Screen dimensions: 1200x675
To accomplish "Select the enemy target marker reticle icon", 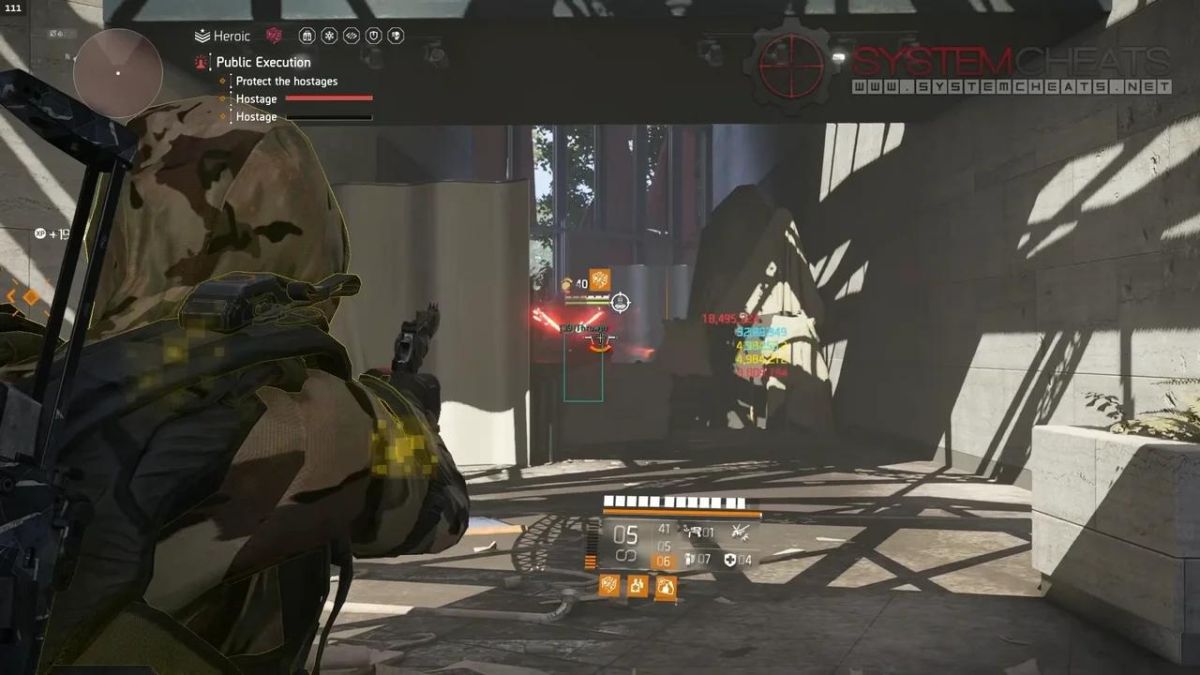I will tap(620, 301).
